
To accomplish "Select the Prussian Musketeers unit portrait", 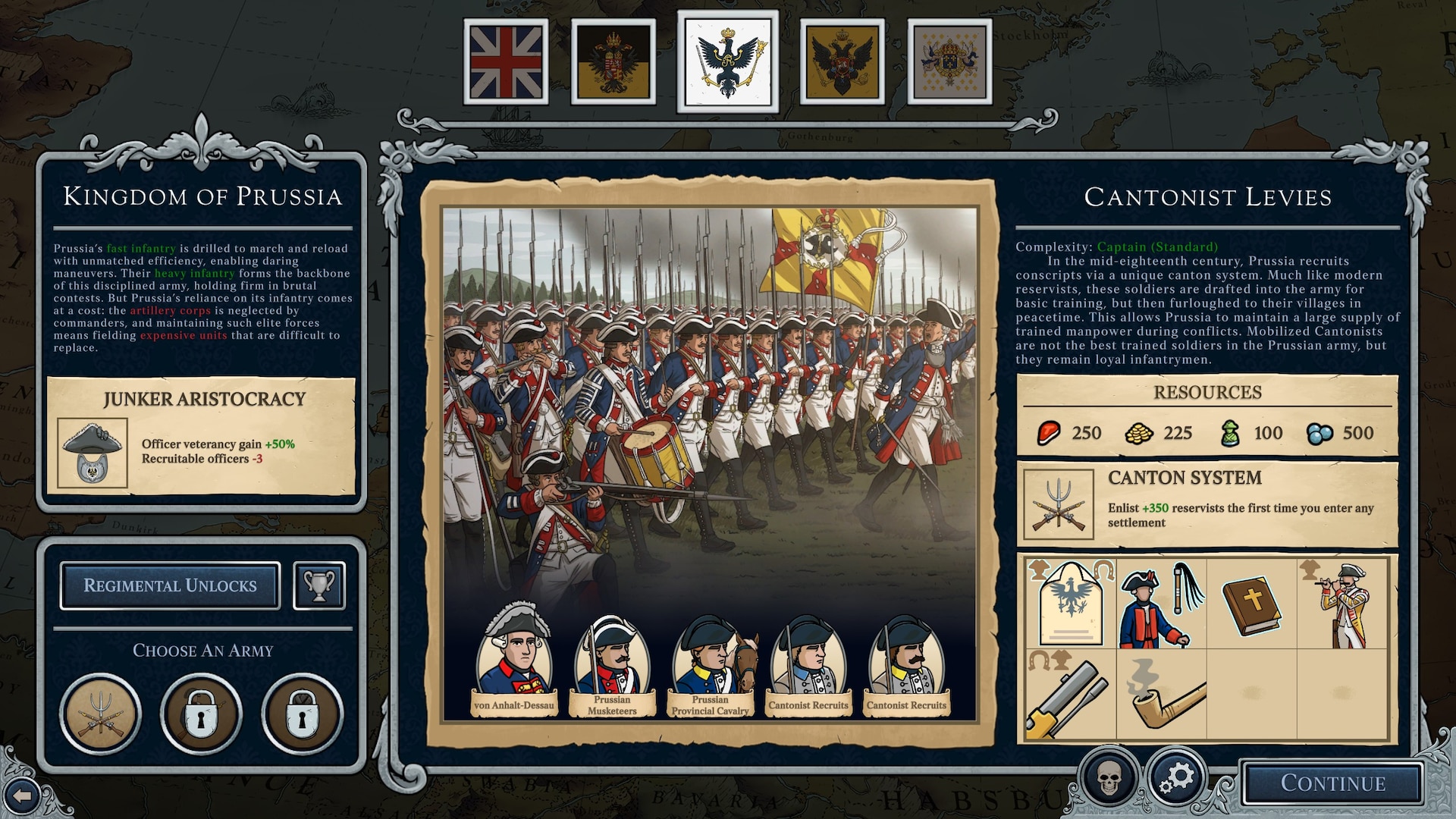I will 612,658.
